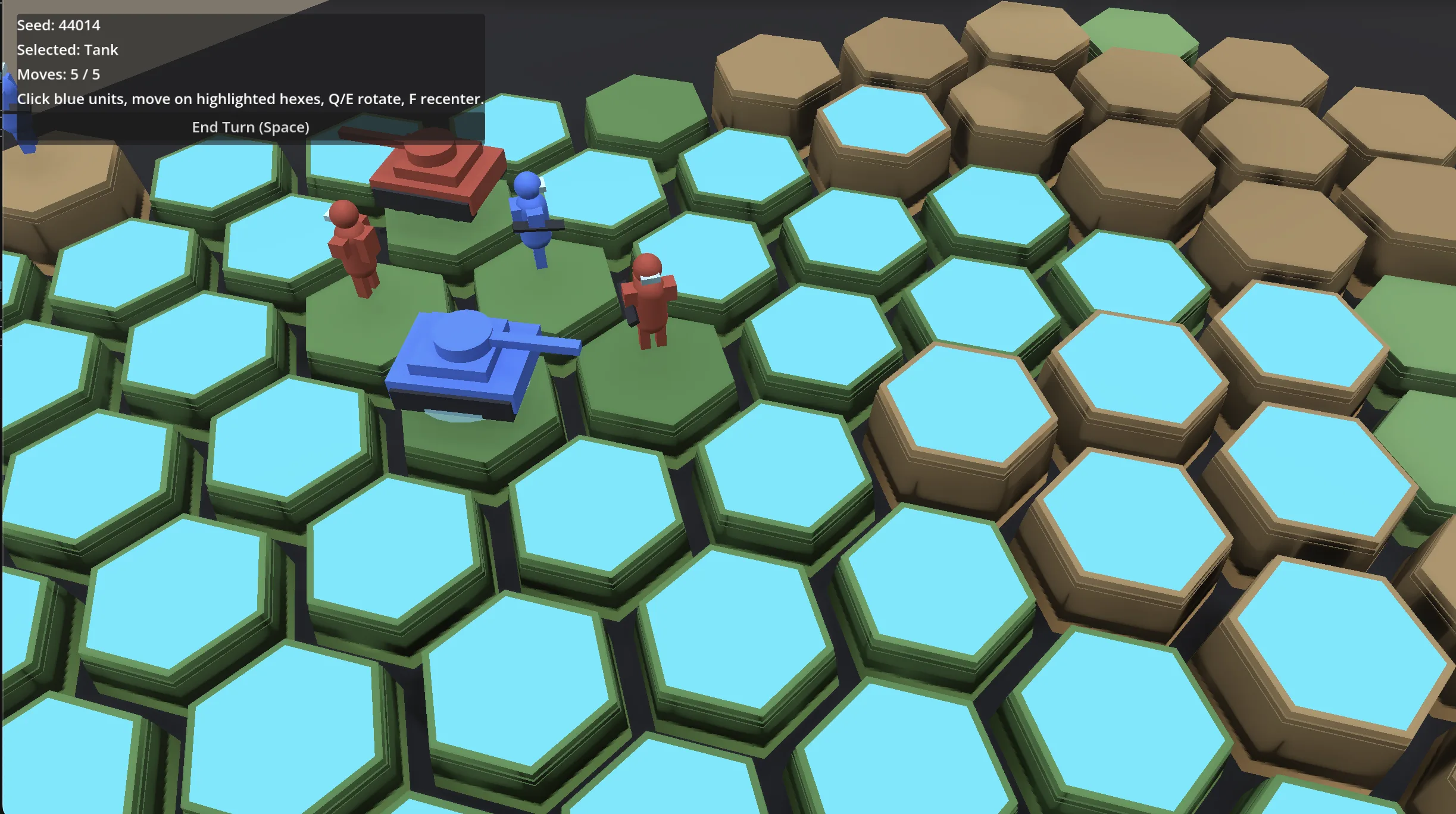This screenshot has height=814, width=1456.
Task: Click the Moves: 5 / 5 counter
Action: click(x=58, y=74)
